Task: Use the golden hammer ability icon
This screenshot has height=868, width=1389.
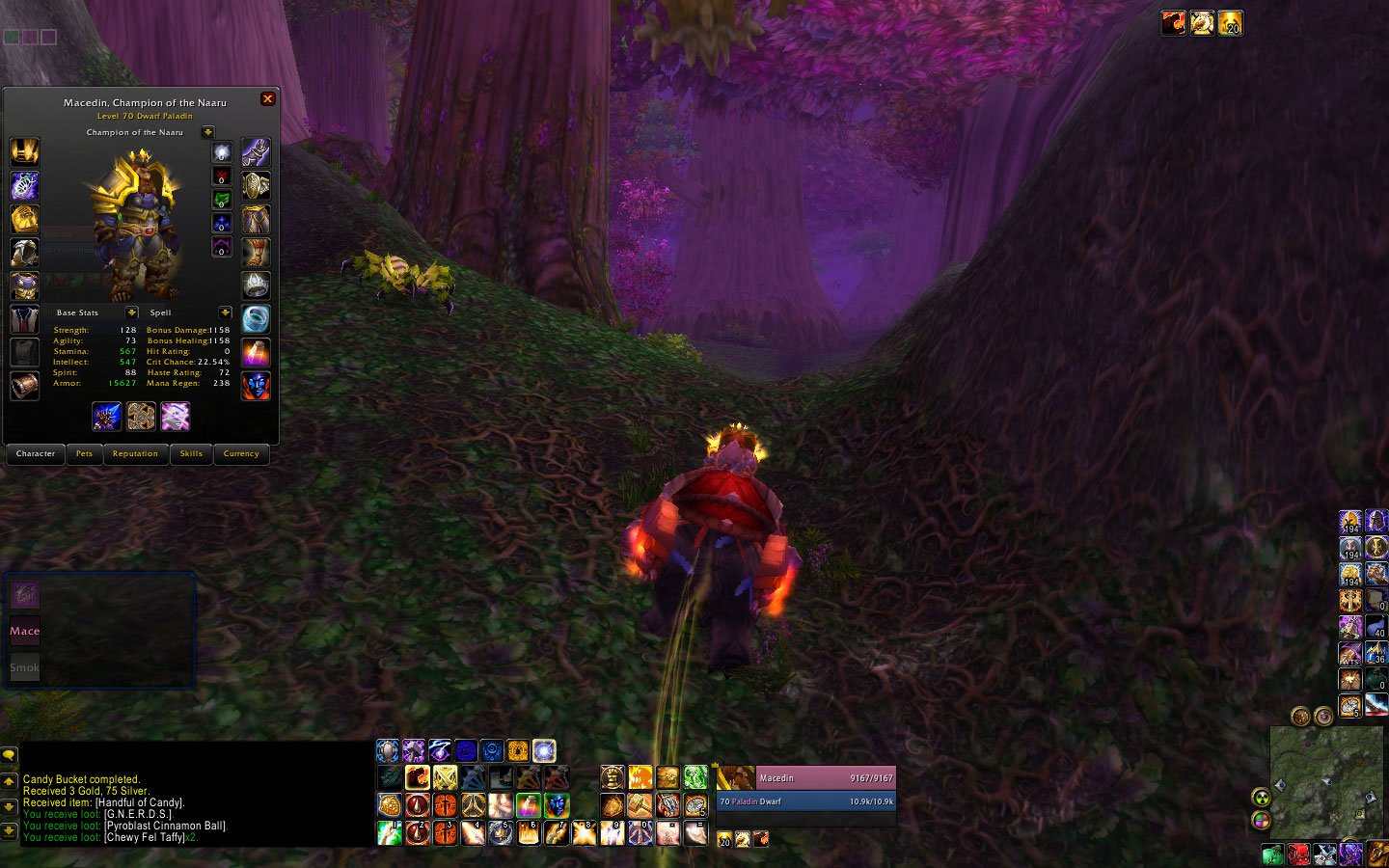Action: (640, 805)
